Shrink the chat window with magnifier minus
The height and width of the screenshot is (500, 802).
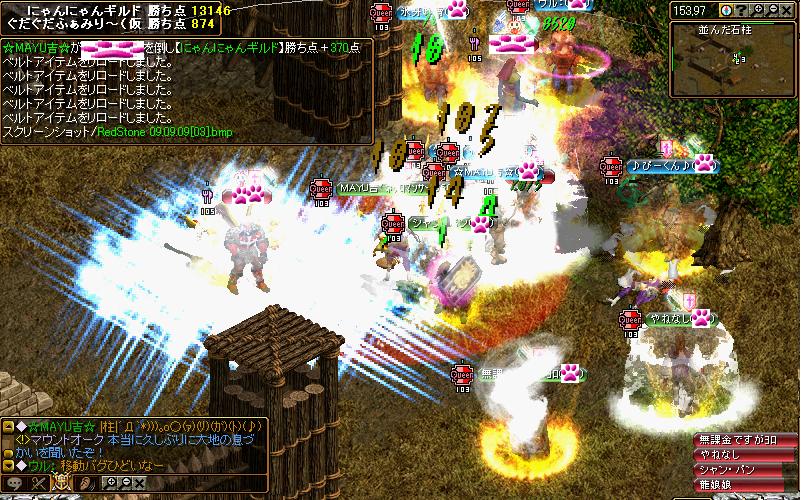click(x=125, y=482)
